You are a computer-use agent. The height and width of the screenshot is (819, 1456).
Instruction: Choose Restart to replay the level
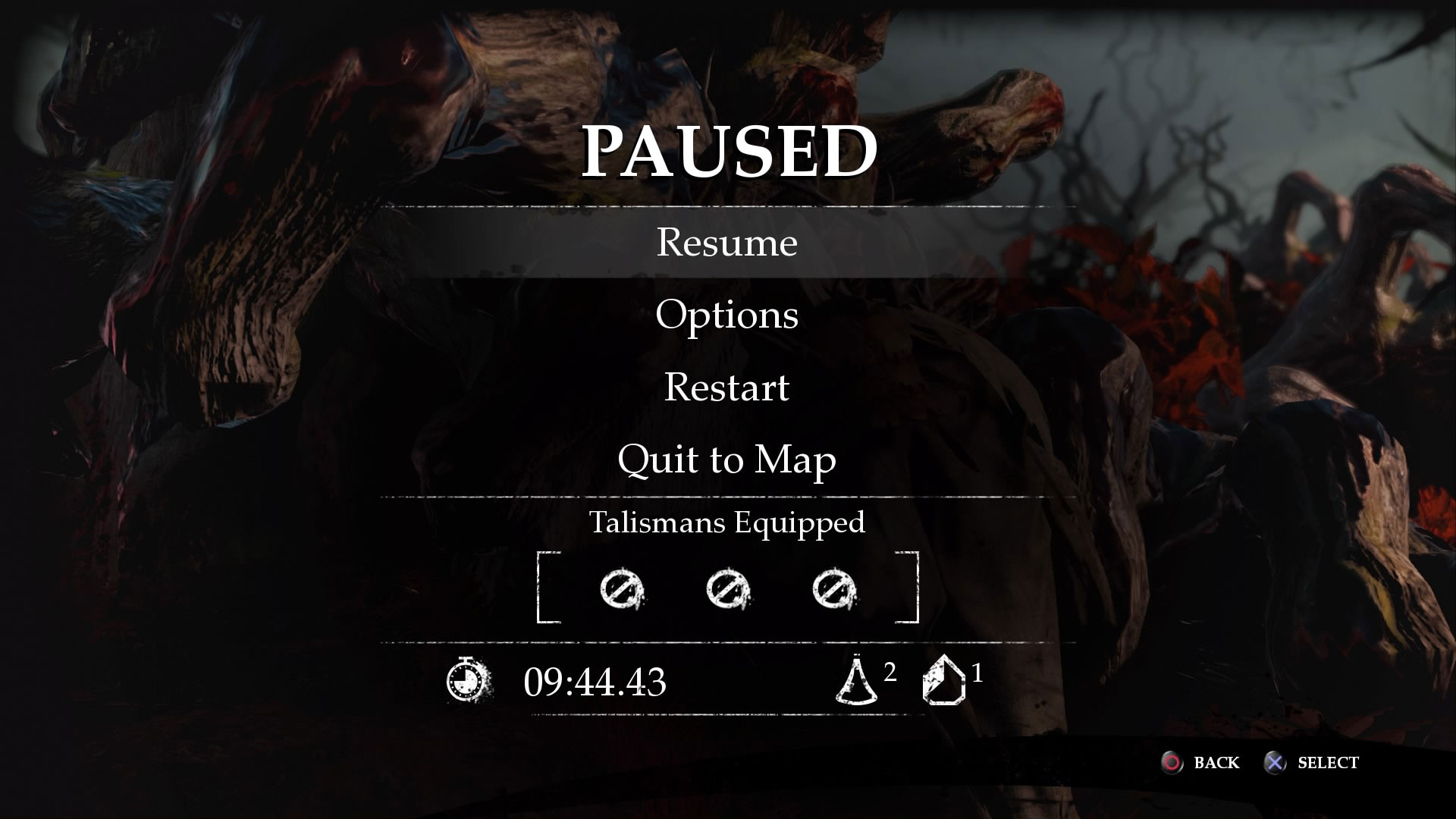[x=726, y=387]
